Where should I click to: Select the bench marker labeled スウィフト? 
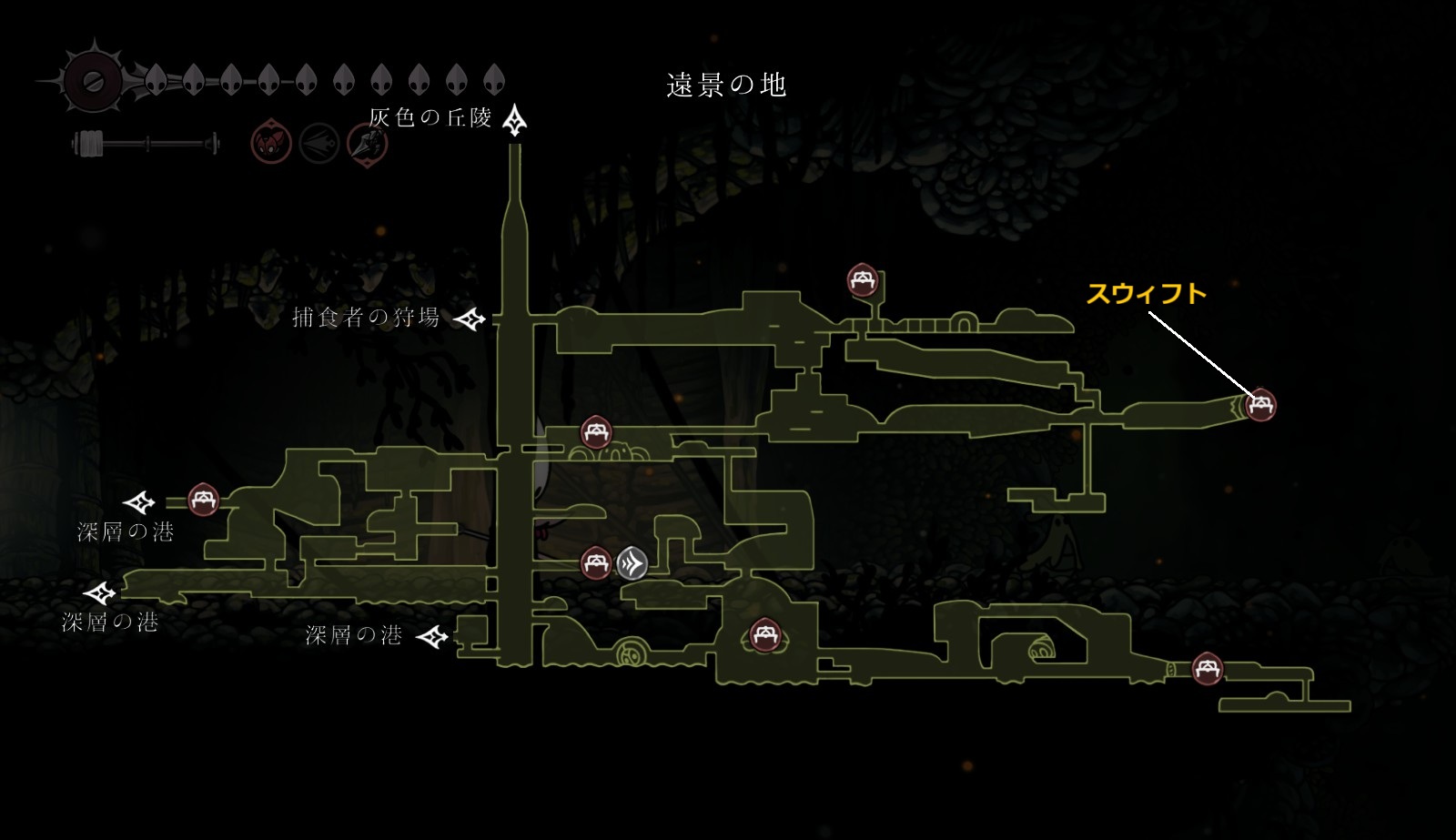tap(1260, 404)
